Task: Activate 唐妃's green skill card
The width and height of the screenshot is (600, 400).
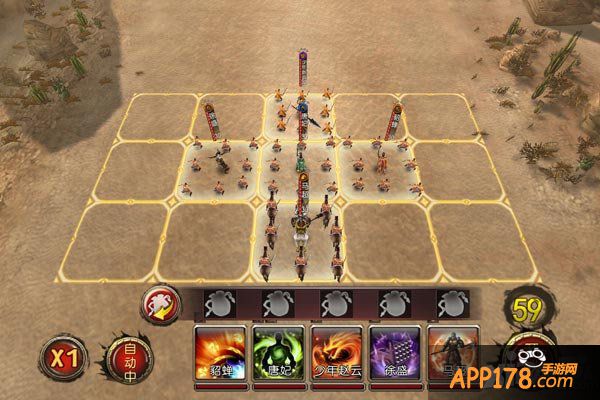Action: click(x=278, y=351)
